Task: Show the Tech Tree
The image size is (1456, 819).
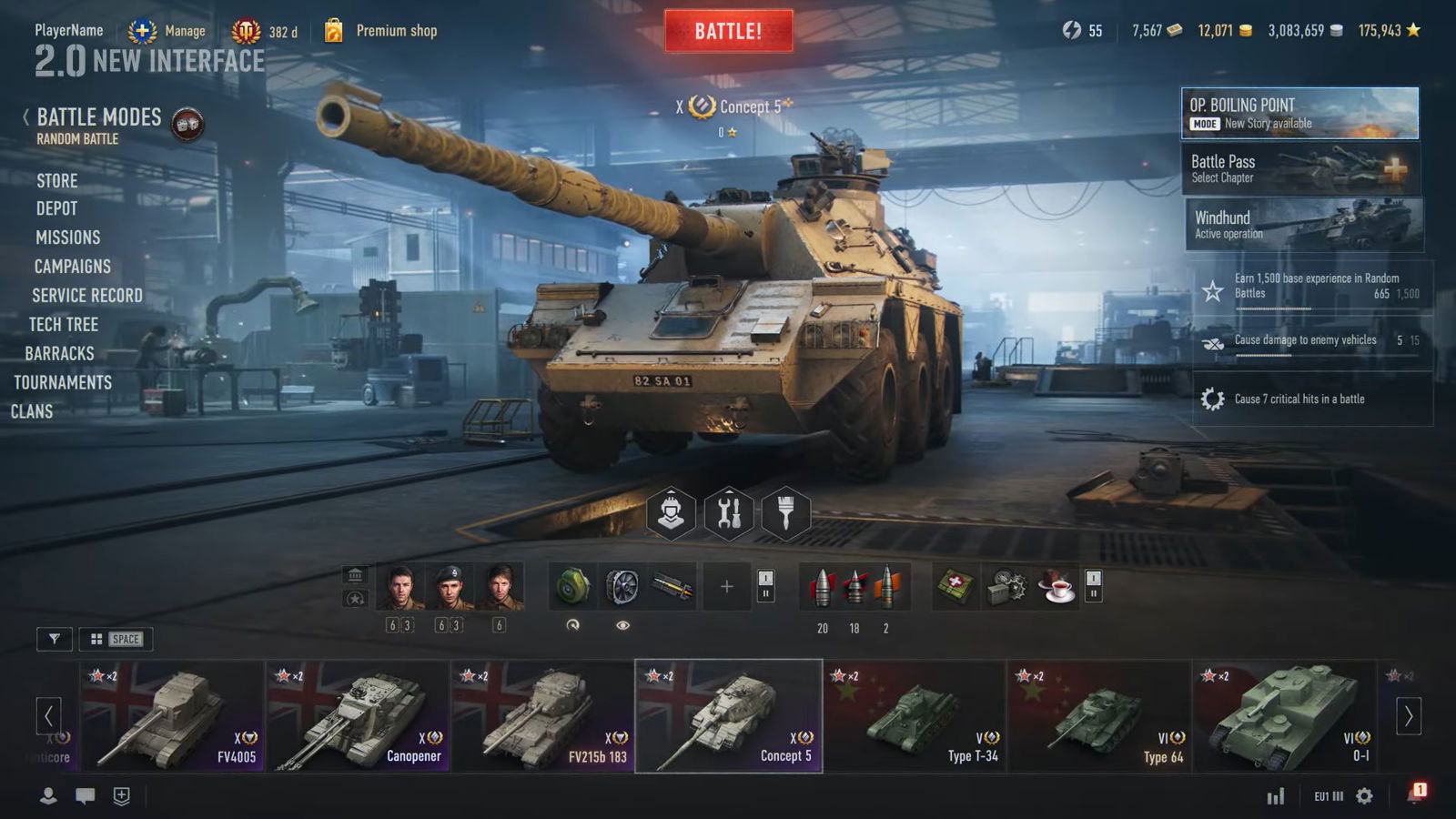Action: (x=63, y=324)
